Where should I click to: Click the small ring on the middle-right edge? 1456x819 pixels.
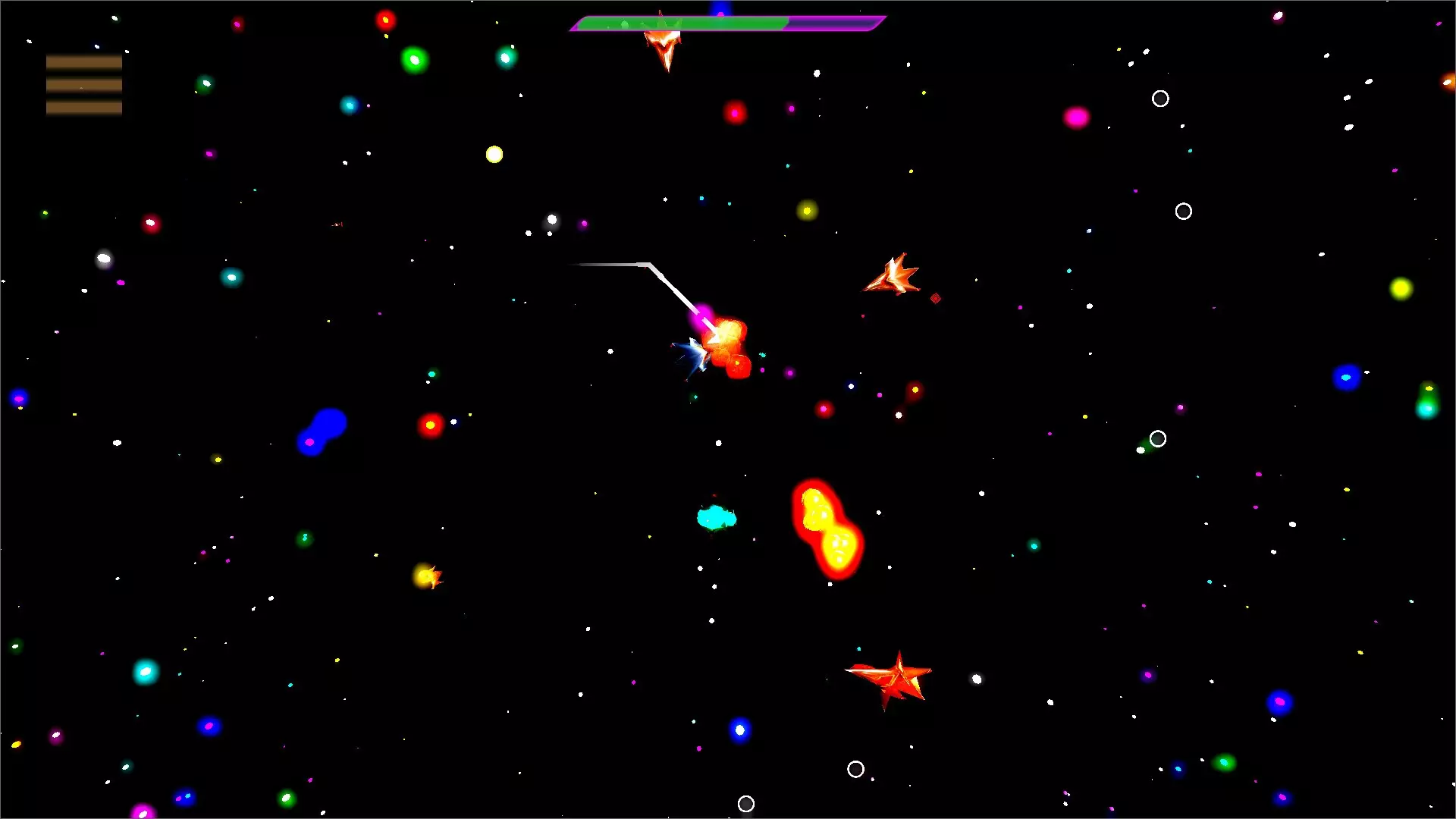[1157, 438]
